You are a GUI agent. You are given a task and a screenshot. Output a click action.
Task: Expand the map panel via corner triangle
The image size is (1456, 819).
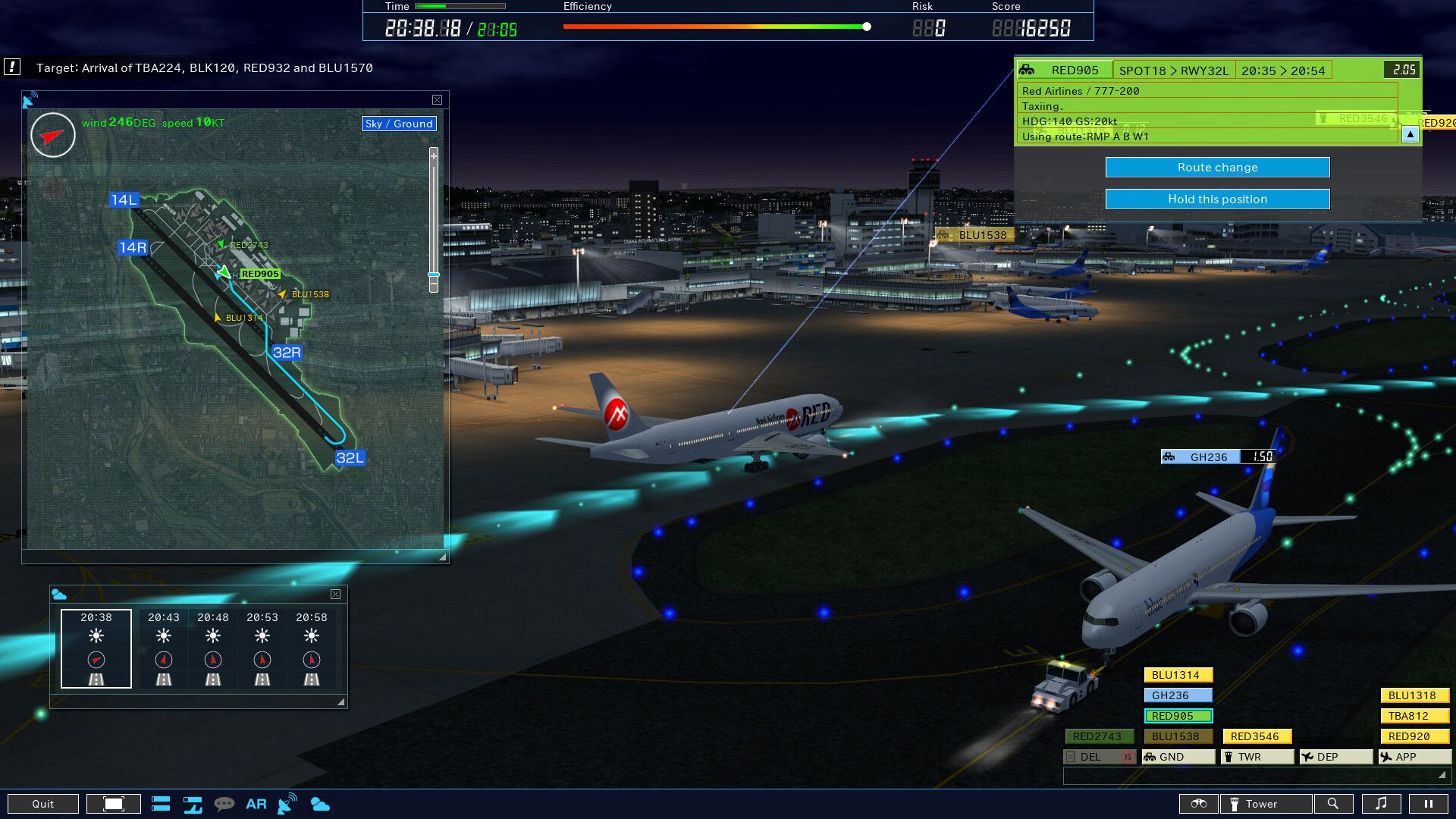pyautogui.click(x=442, y=557)
